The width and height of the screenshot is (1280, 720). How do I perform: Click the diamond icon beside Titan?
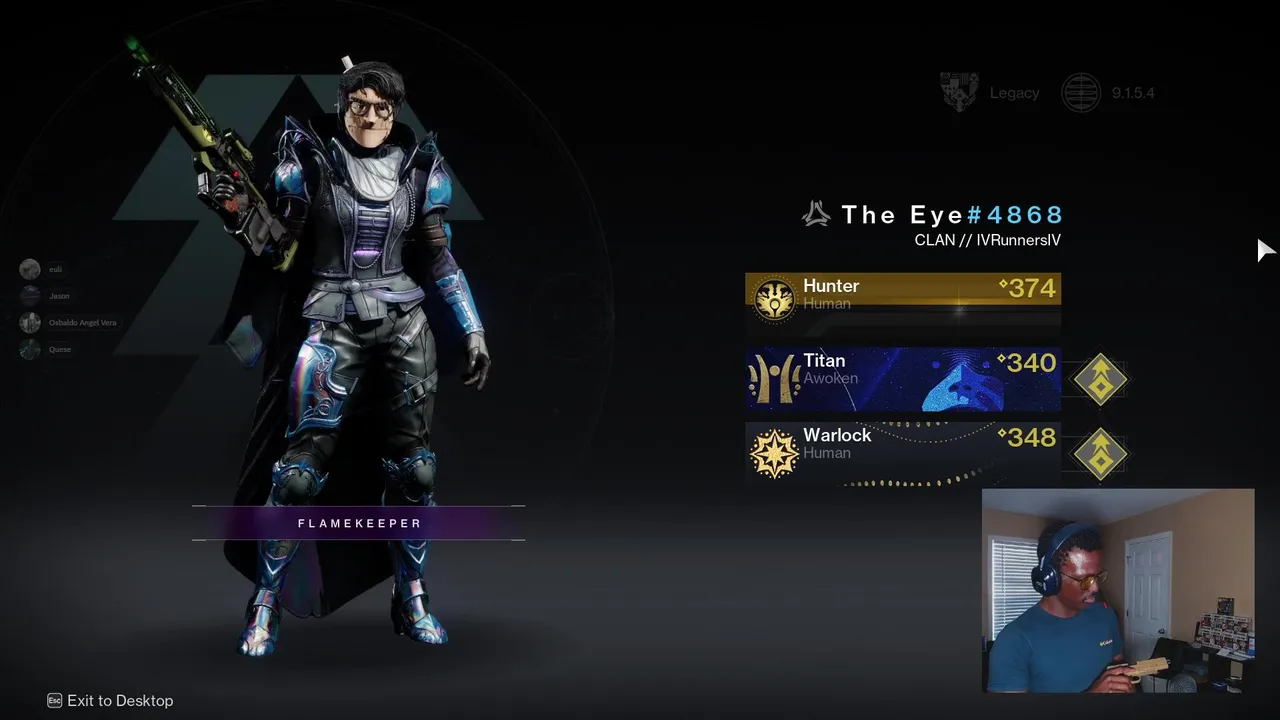1100,380
